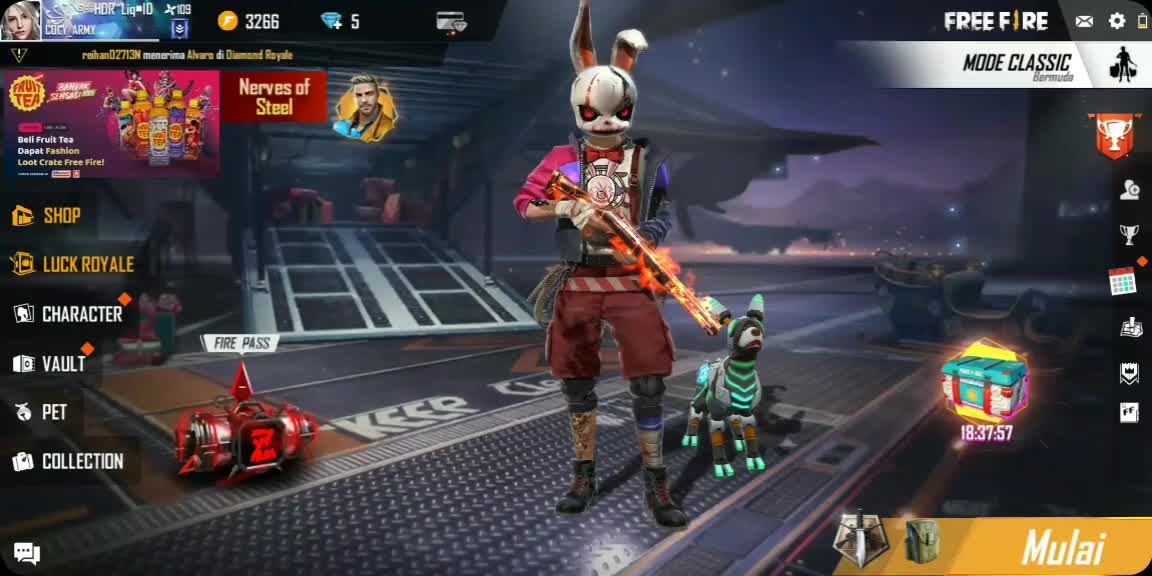Open the chat bubble

pyautogui.click(x=27, y=553)
